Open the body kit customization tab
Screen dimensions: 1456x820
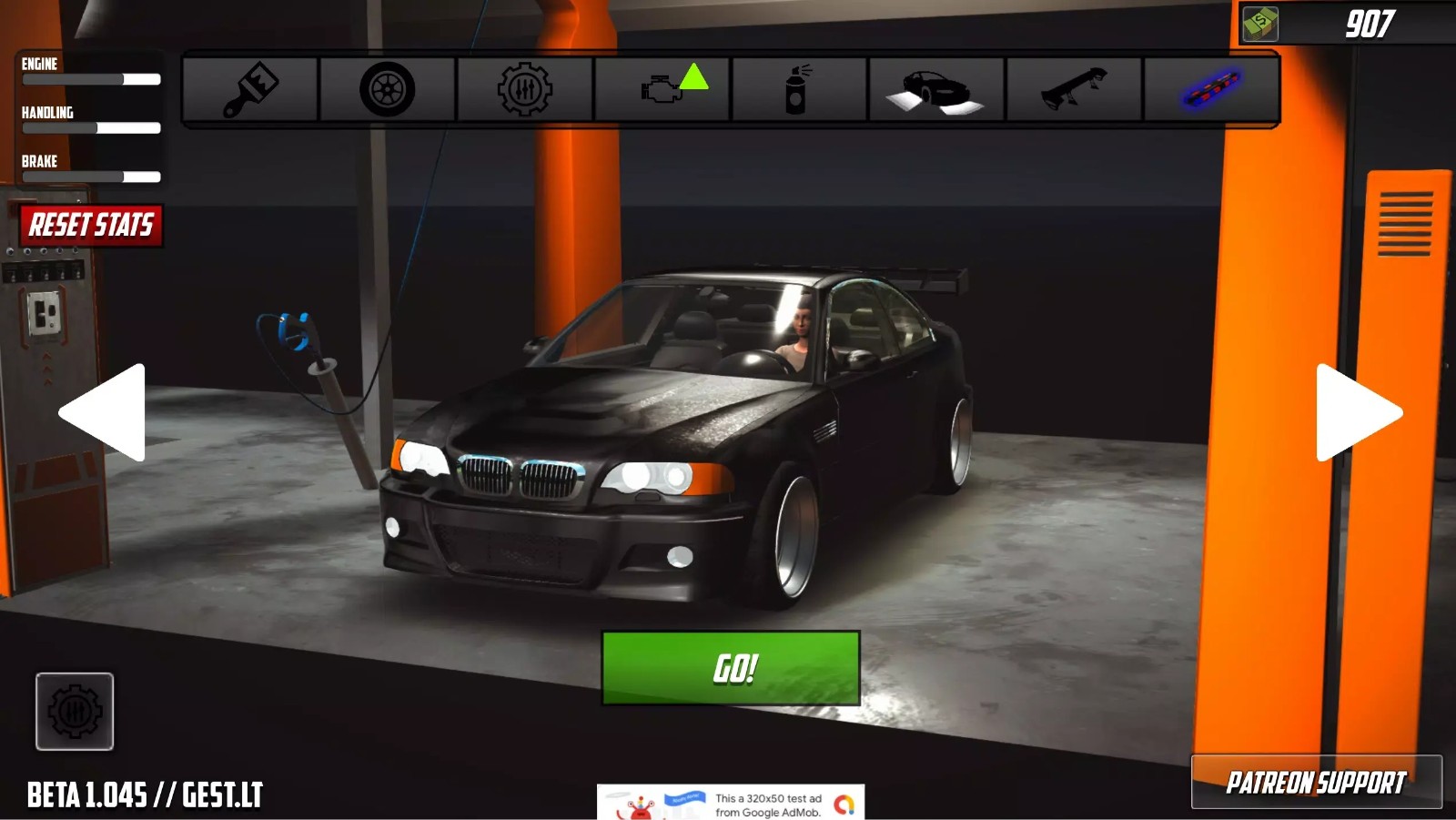(936, 90)
